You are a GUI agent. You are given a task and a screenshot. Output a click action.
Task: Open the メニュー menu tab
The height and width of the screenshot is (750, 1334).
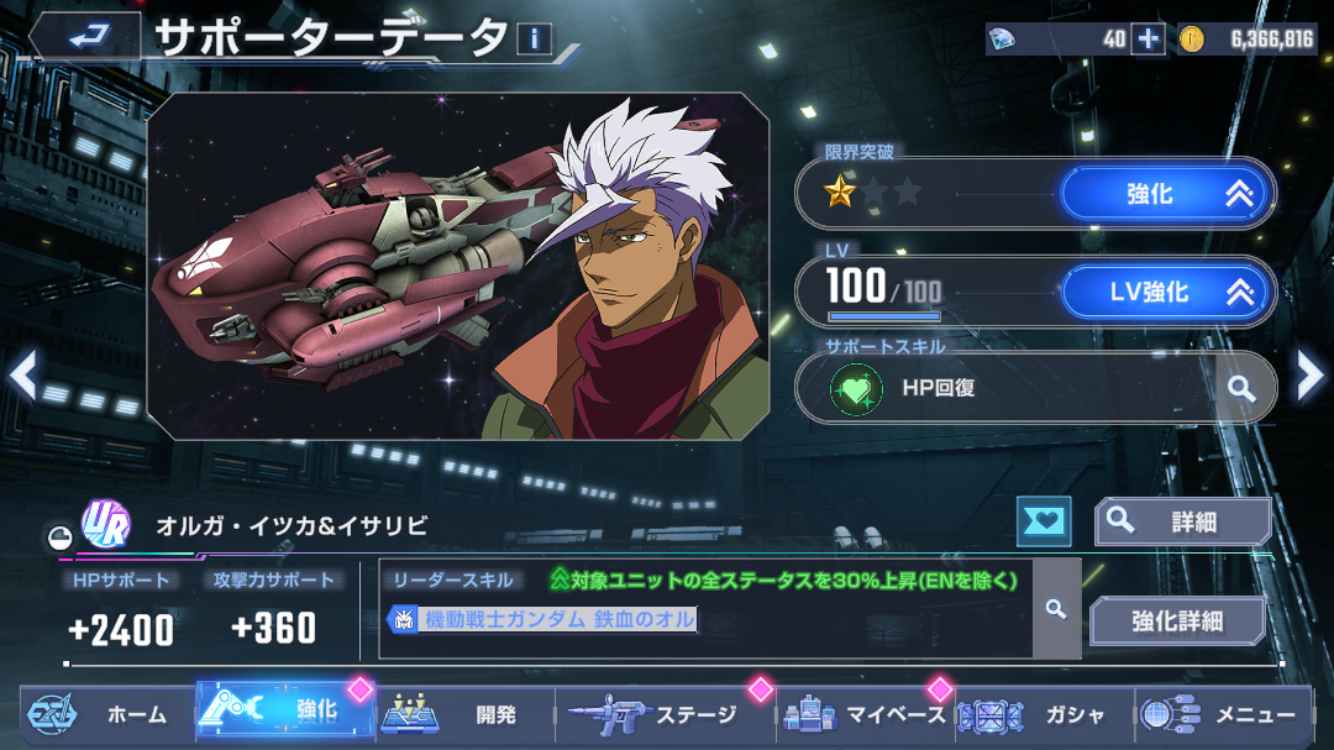click(x=1225, y=714)
